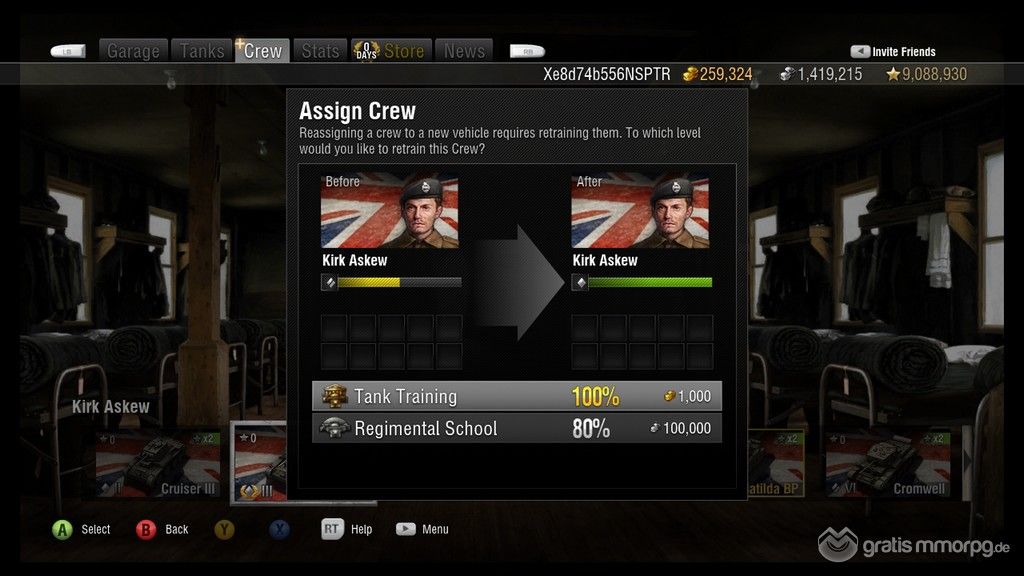The height and width of the screenshot is (576, 1024).
Task: Select the Crew tab
Action: click(x=262, y=51)
